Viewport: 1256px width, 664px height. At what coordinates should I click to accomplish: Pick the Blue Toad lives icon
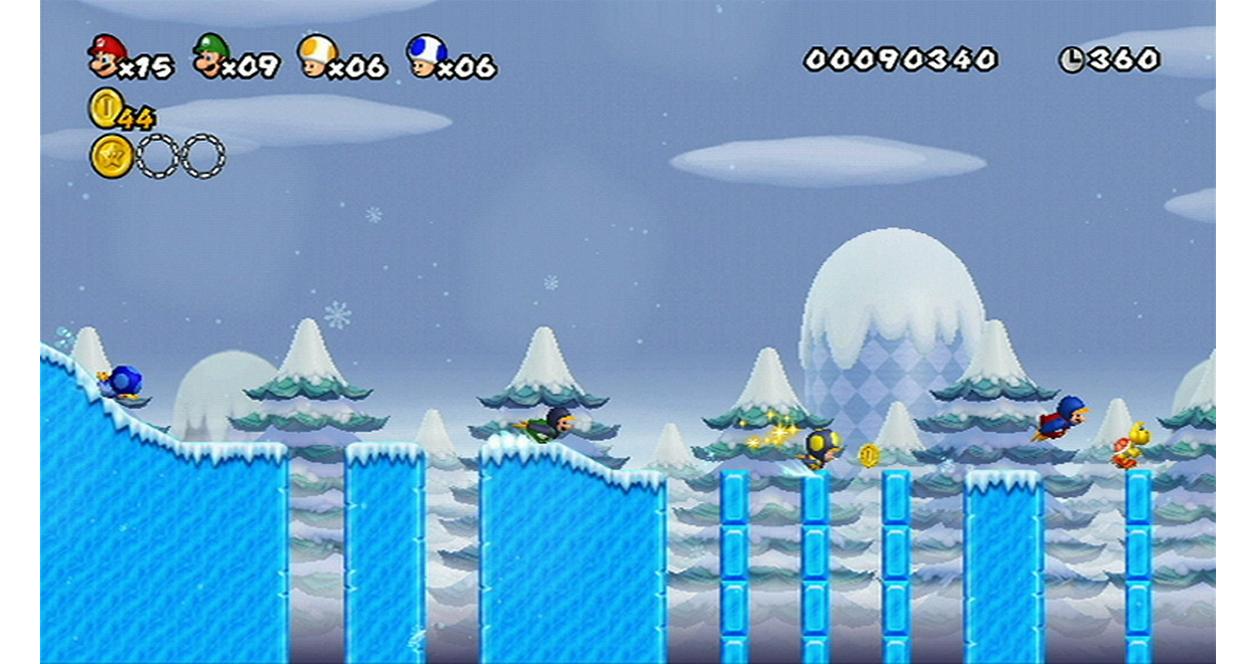(425, 56)
